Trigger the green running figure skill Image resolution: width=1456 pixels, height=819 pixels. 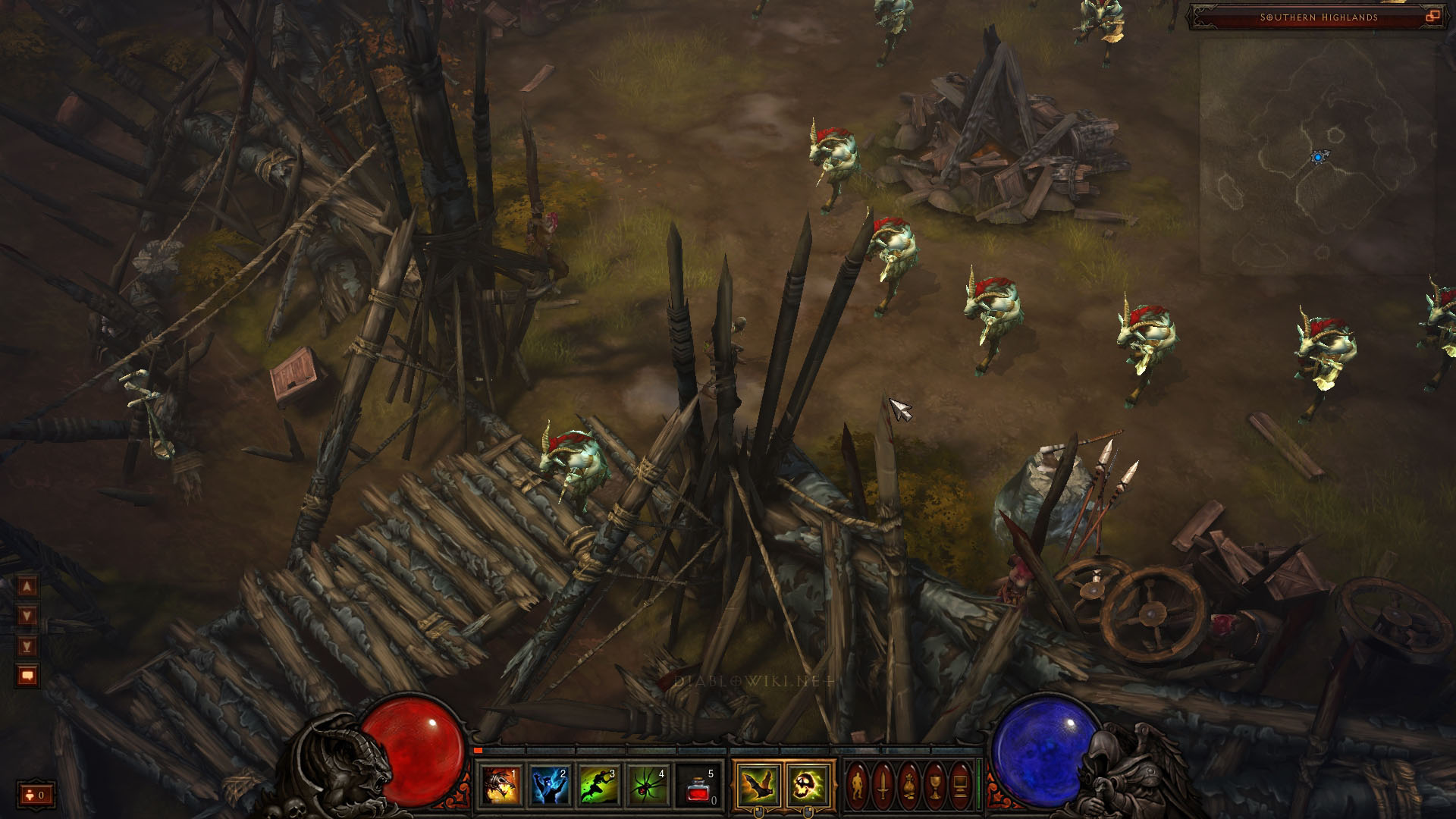600,786
